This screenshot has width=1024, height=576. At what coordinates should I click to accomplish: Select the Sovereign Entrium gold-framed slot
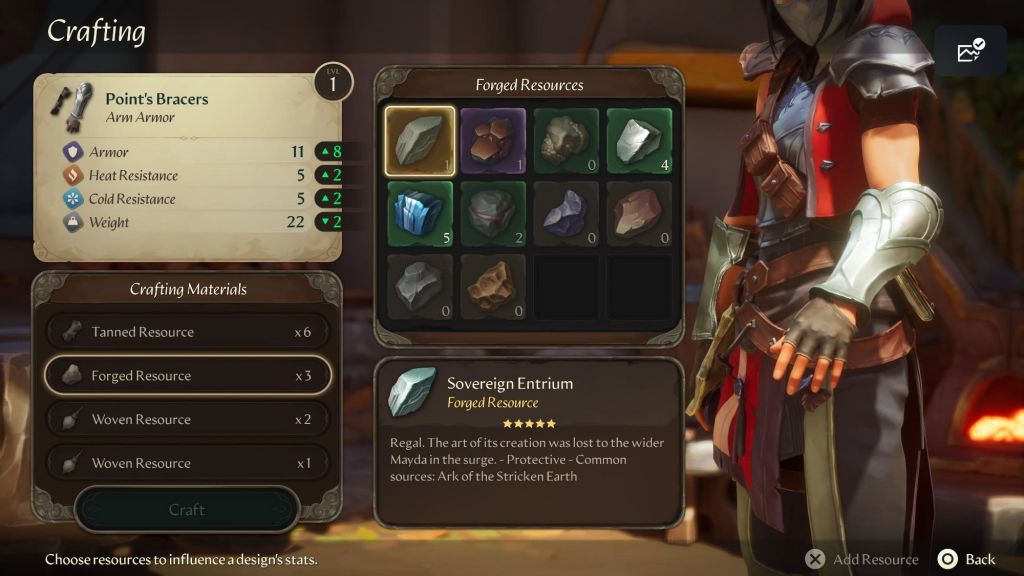420,141
